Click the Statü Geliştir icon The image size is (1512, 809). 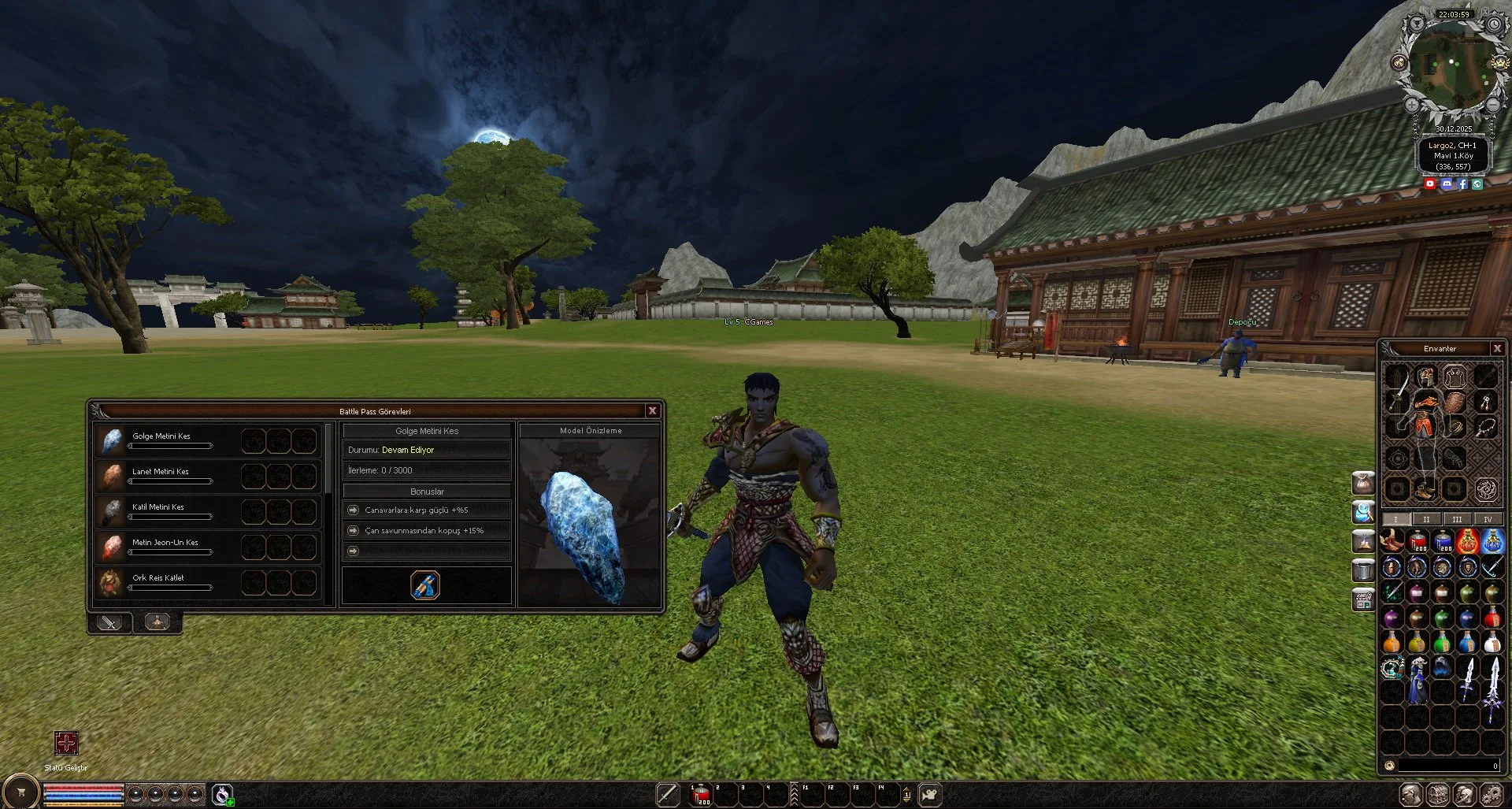pos(66,743)
